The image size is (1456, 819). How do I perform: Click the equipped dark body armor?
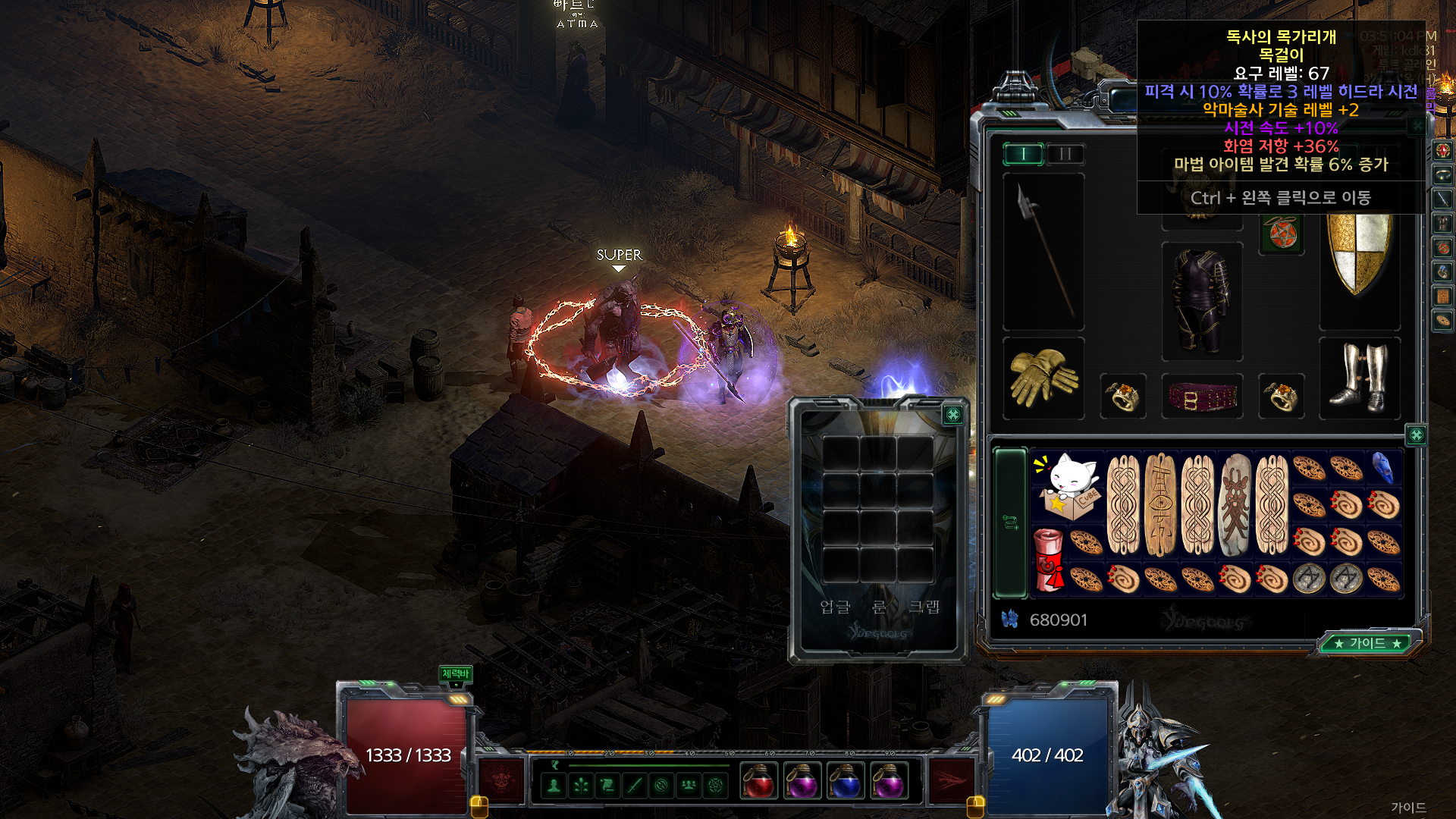point(1202,301)
